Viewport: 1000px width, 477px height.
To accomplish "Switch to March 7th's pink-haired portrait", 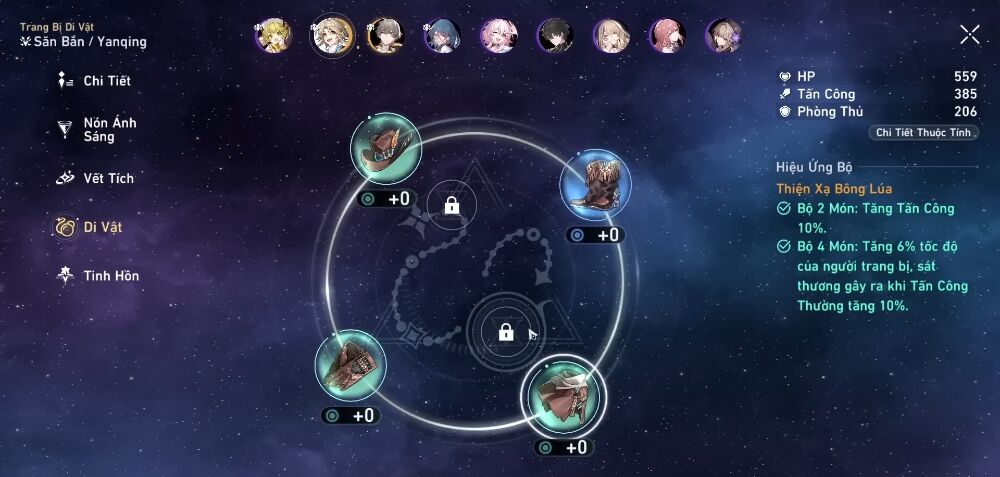I will 498,36.
